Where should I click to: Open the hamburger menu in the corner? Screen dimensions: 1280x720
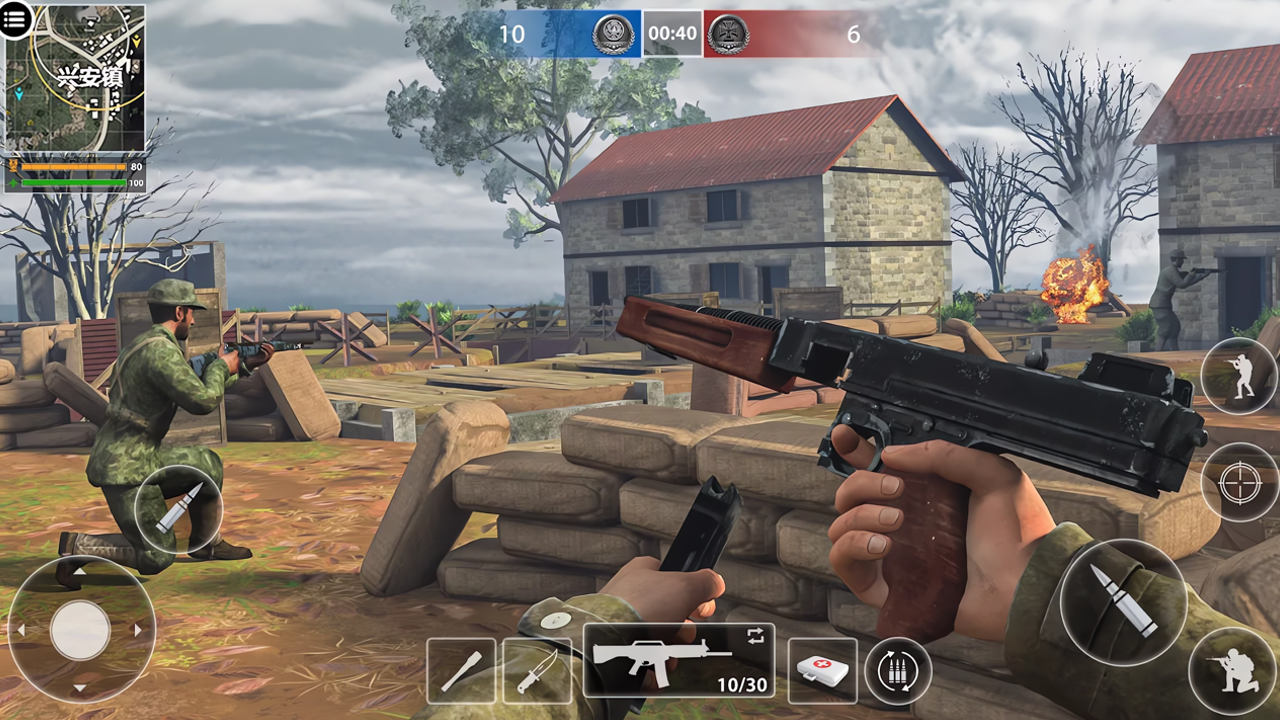click(x=15, y=20)
